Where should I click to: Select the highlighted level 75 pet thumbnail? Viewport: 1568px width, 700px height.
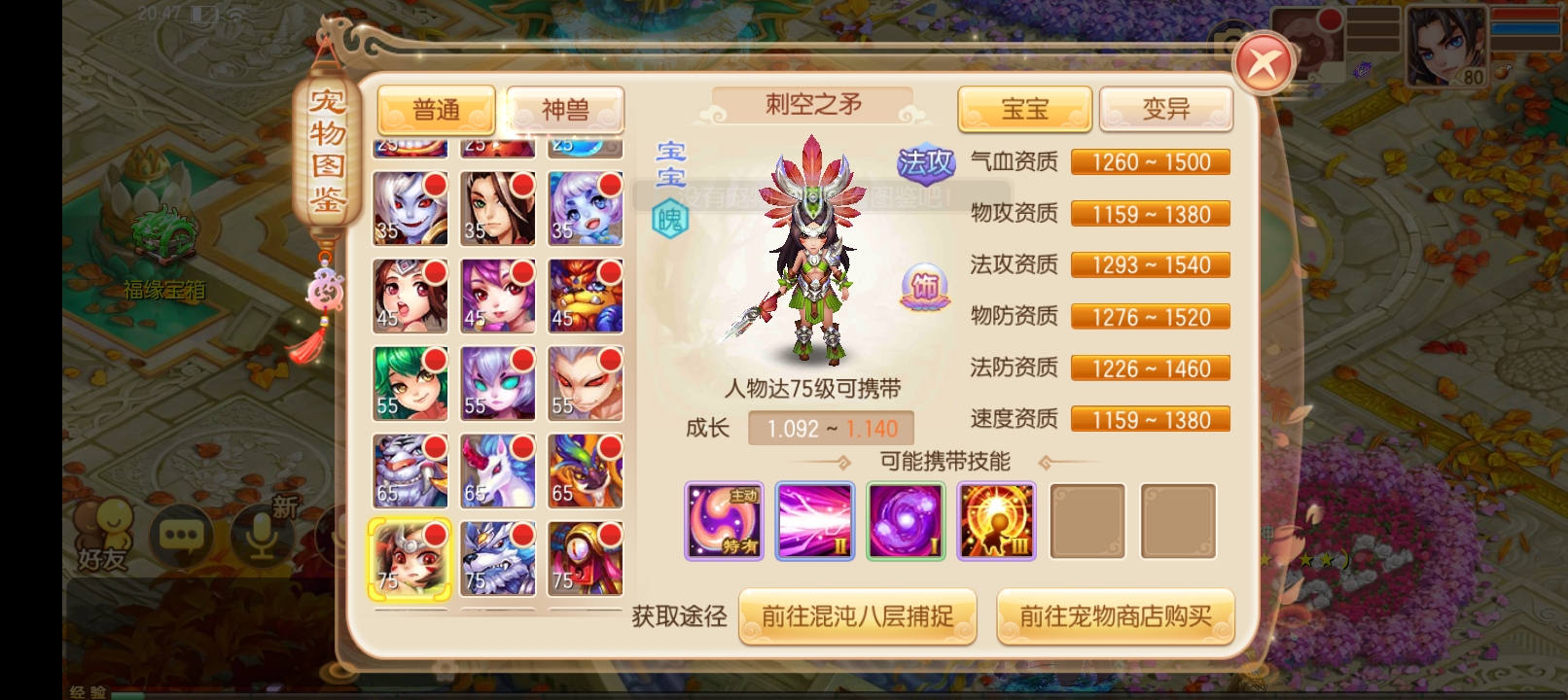pyautogui.click(x=410, y=559)
